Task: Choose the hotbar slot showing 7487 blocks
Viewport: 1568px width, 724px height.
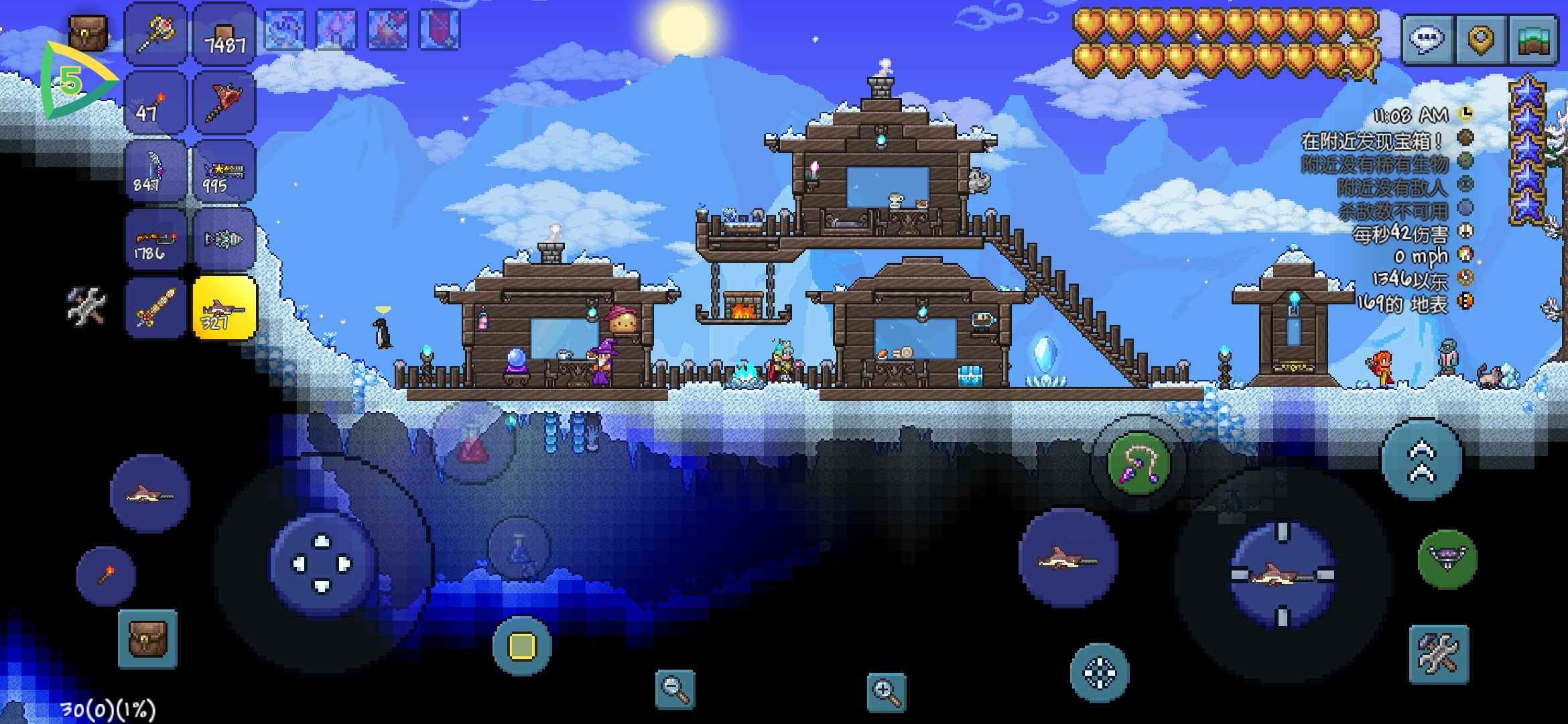Action: [224, 34]
